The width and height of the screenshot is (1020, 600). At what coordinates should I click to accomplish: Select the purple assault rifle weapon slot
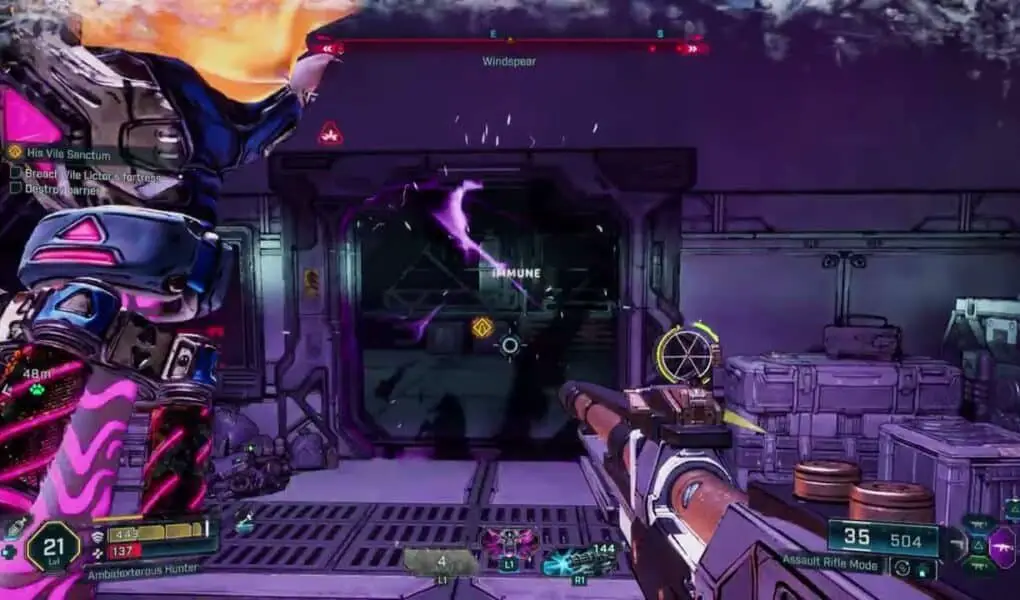[1002, 548]
